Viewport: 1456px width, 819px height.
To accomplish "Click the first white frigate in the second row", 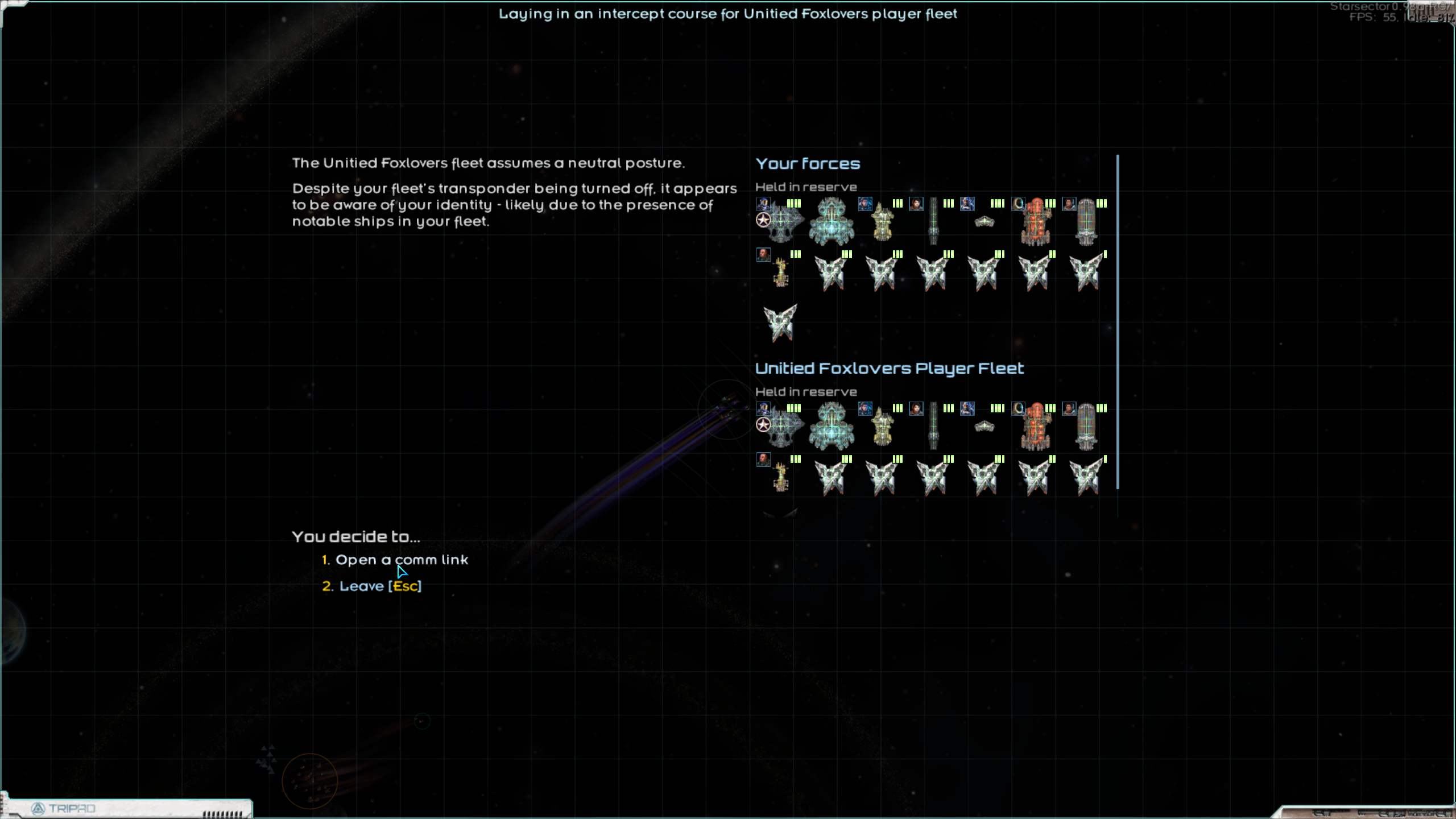I will (x=830, y=272).
